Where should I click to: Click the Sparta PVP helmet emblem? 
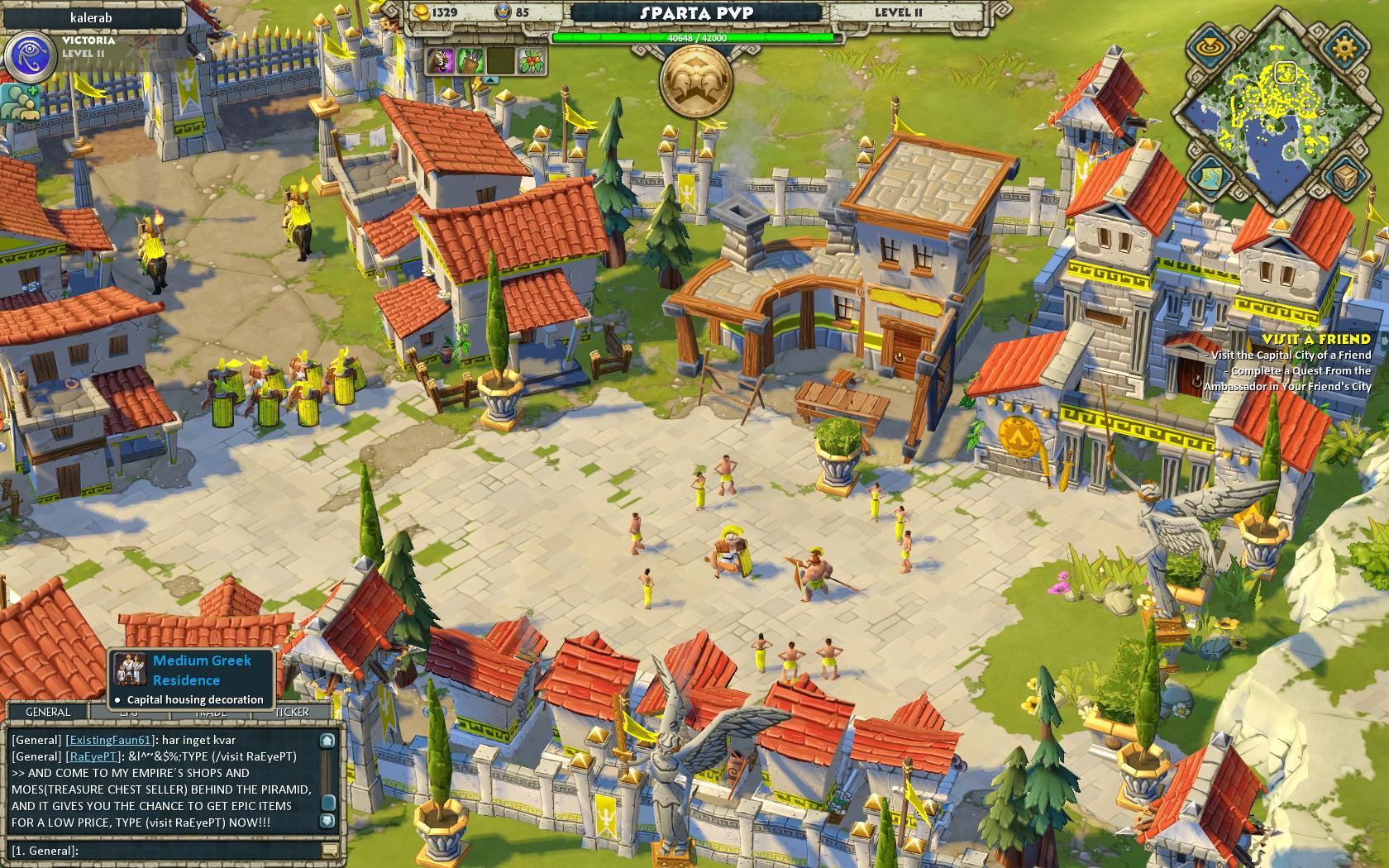[696, 81]
